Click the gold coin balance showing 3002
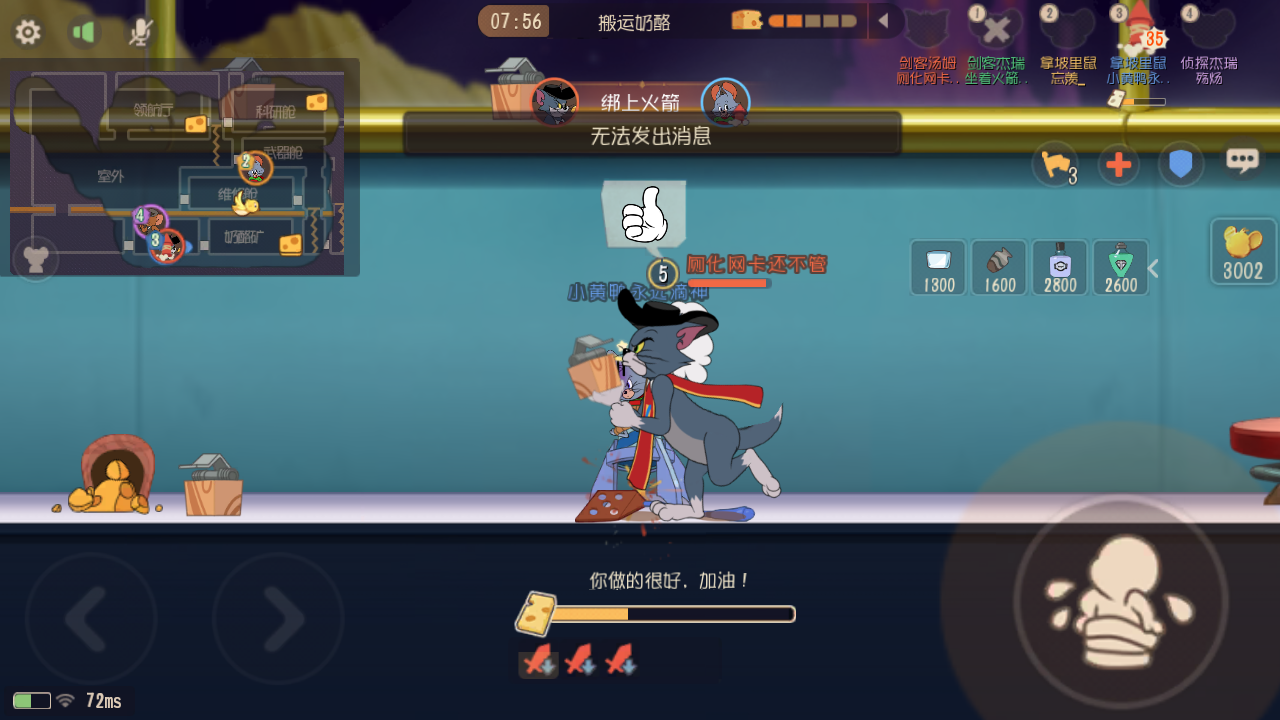This screenshot has width=1280, height=720. pyautogui.click(x=1242, y=251)
